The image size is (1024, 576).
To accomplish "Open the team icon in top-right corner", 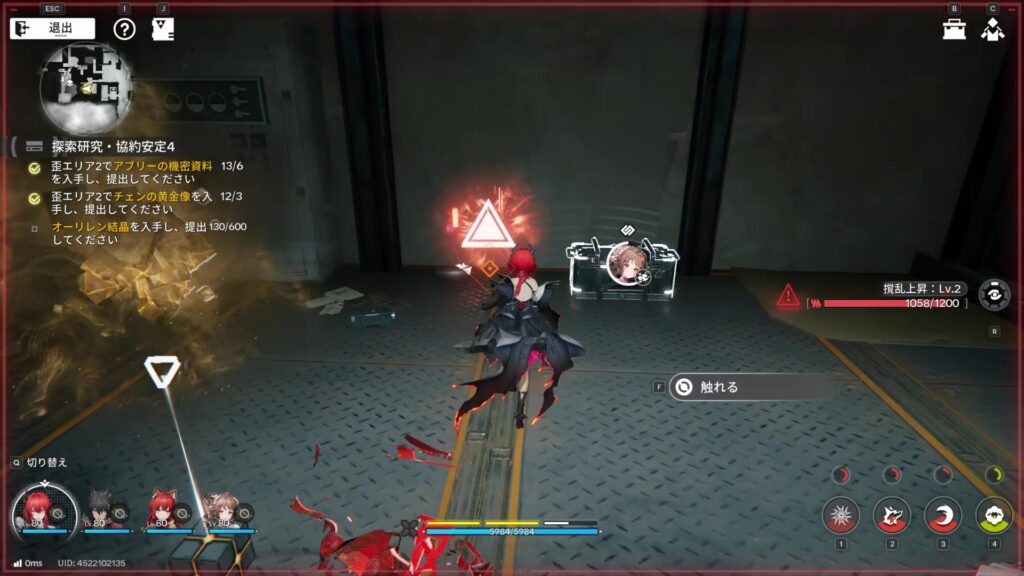I will point(992,28).
